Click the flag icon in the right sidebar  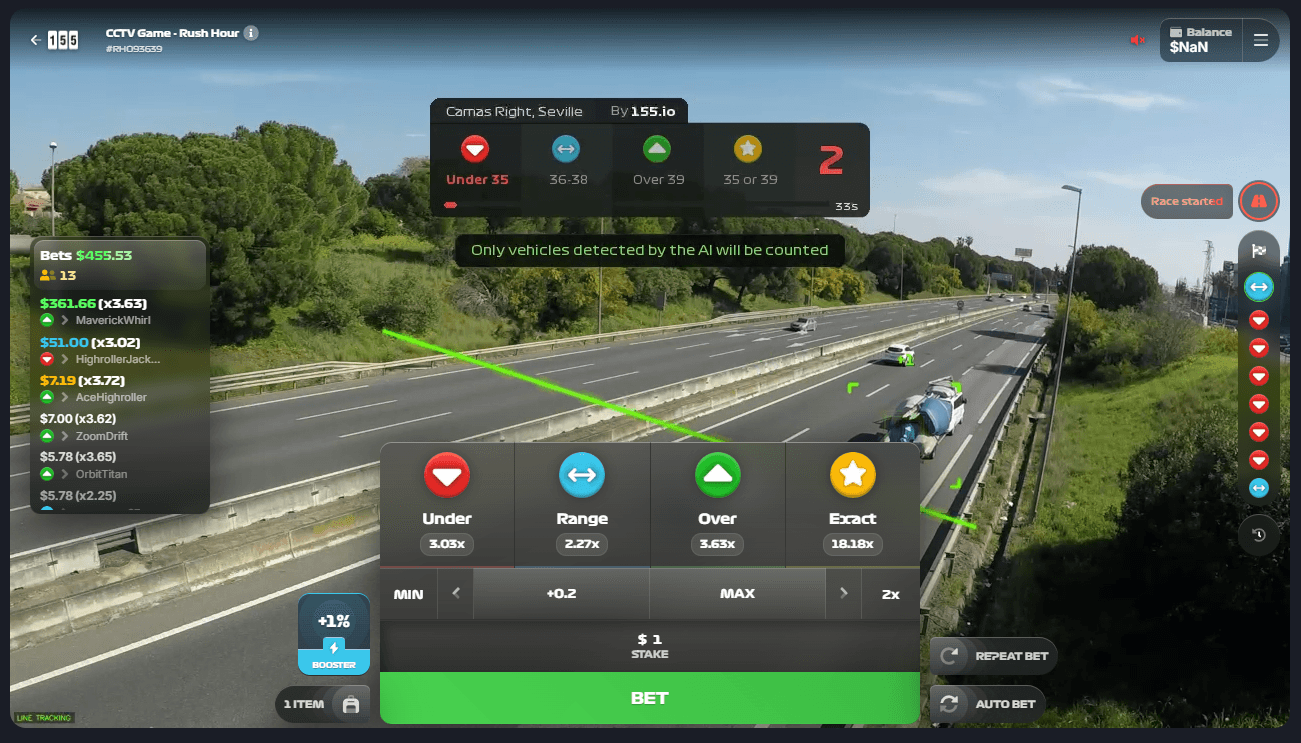click(x=1259, y=251)
